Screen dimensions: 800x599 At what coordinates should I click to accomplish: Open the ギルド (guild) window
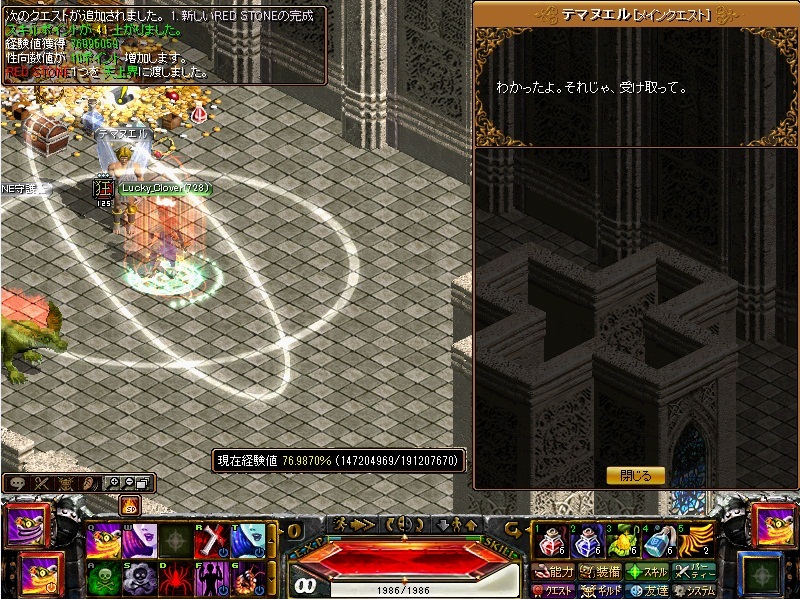pyautogui.click(x=601, y=591)
